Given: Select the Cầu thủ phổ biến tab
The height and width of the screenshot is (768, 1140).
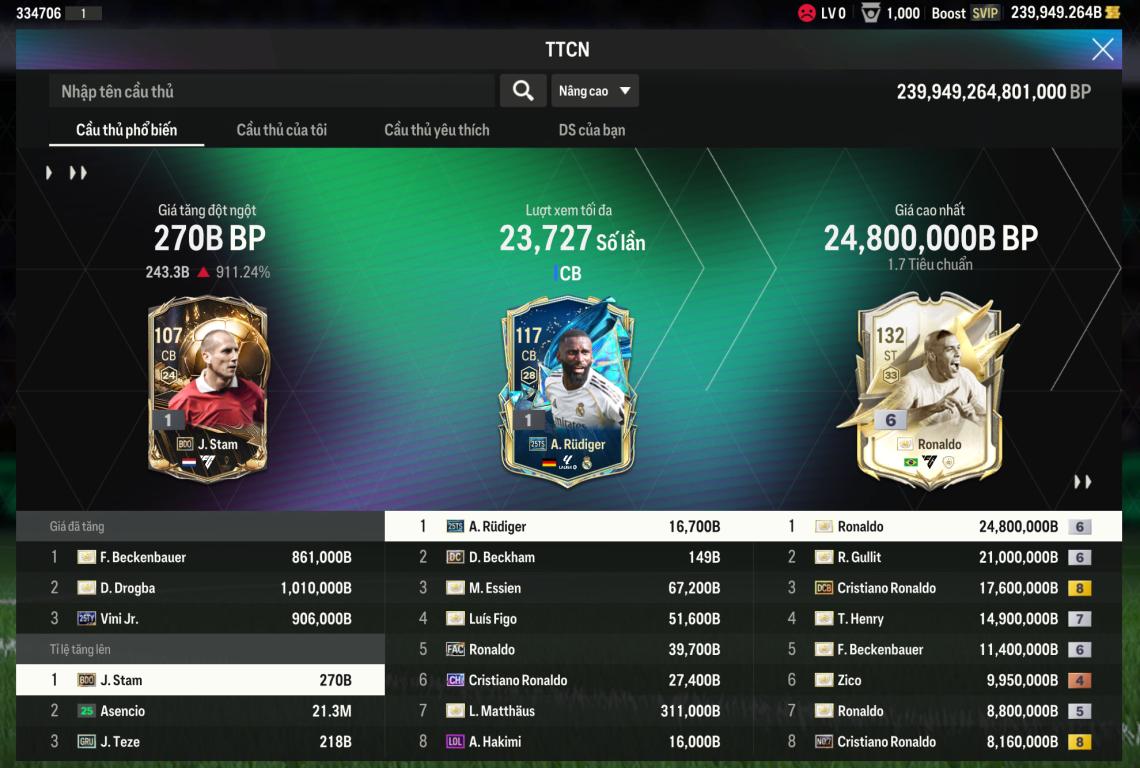Looking at the screenshot, I should pyautogui.click(x=126, y=130).
